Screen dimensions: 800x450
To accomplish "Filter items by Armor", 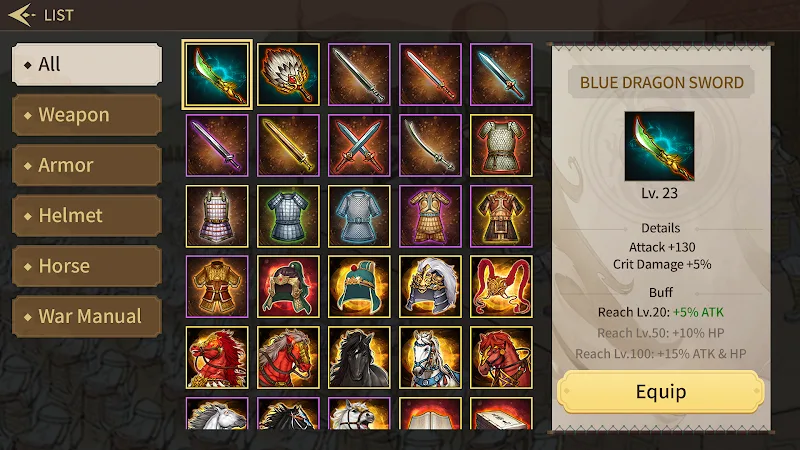I will (86, 165).
